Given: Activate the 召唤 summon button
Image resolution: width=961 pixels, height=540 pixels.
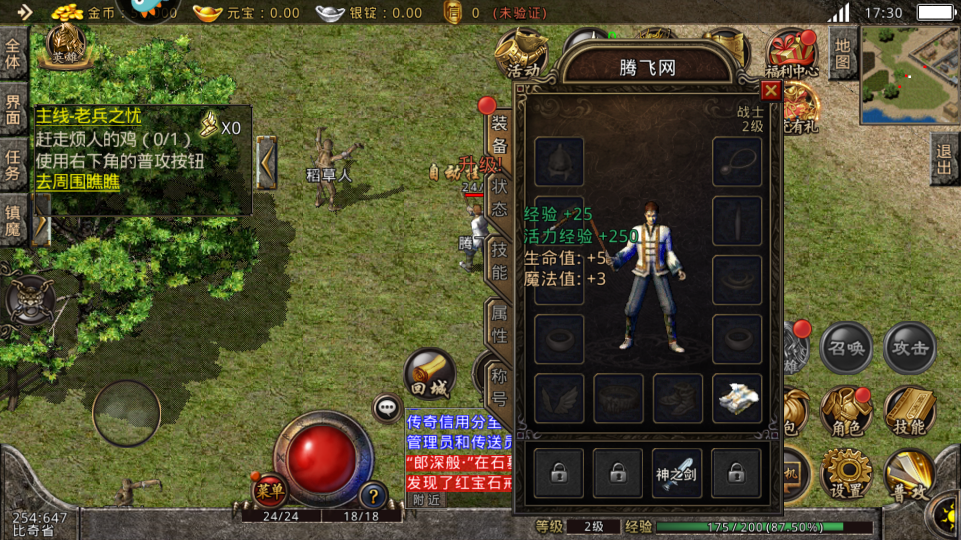Looking at the screenshot, I should tap(846, 348).
